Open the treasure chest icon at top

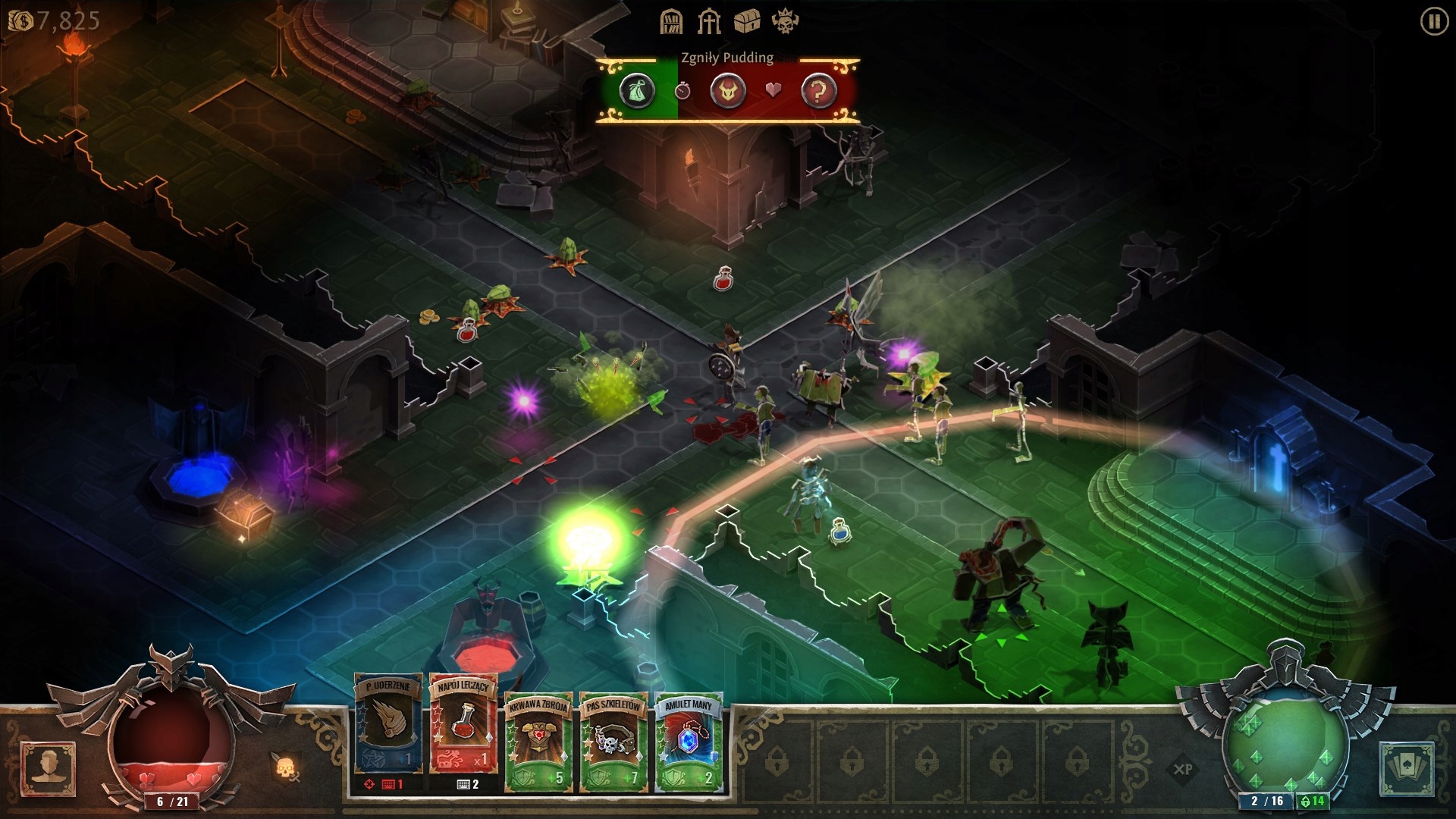[x=748, y=21]
